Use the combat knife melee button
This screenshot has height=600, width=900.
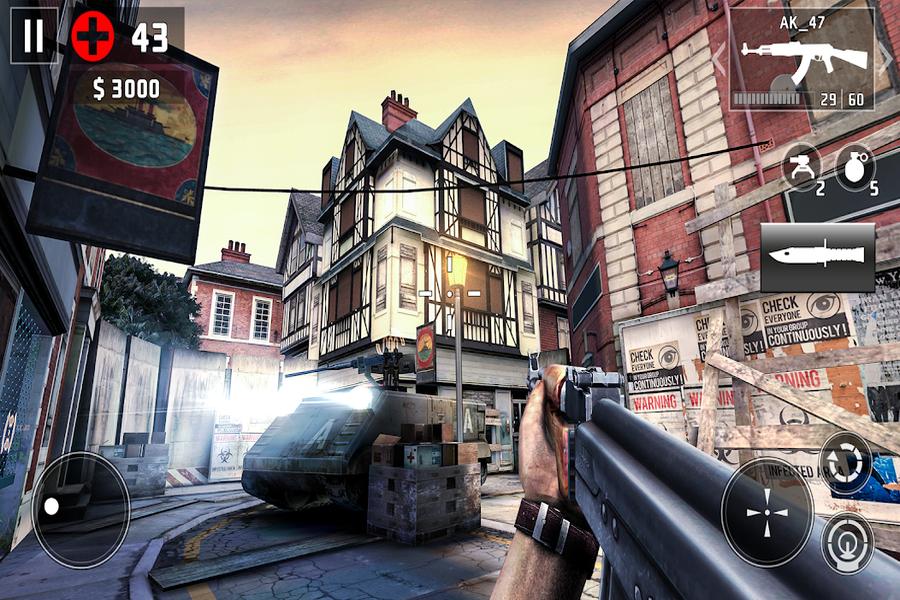[817, 257]
